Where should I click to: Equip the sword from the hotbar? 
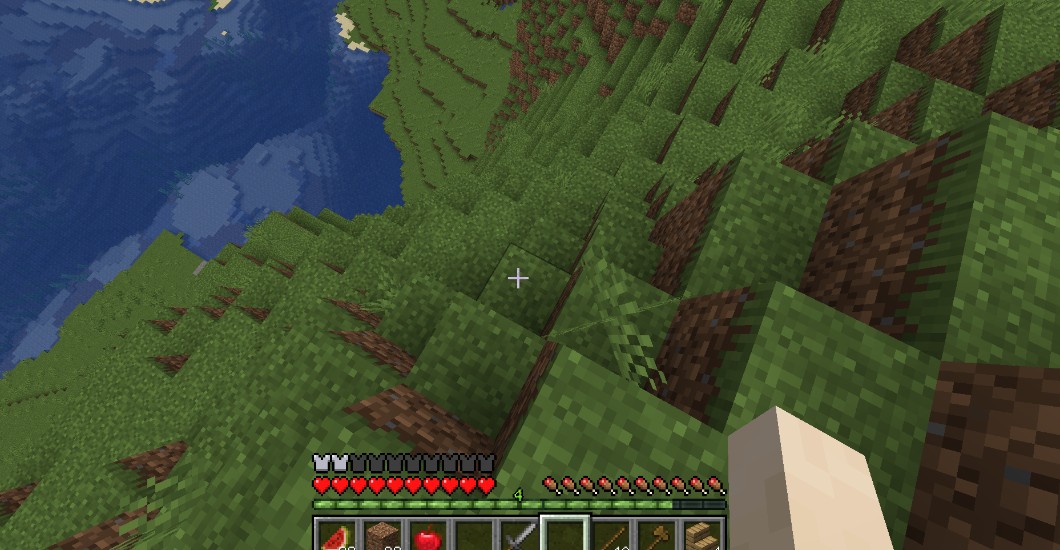(519, 537)
